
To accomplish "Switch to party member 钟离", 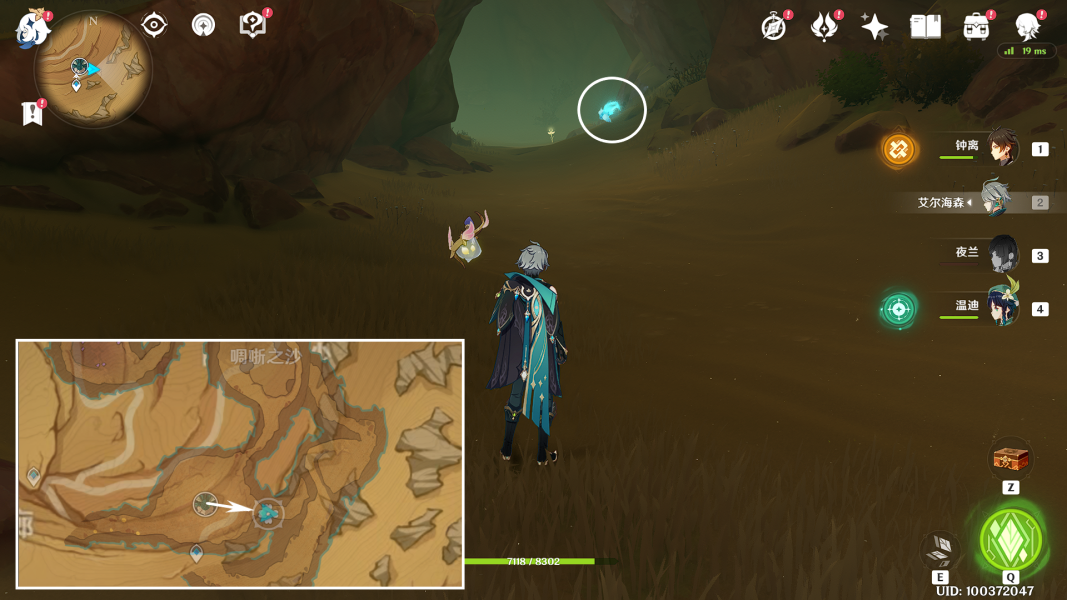I will pyautogui.click(x=1001, y=148).
